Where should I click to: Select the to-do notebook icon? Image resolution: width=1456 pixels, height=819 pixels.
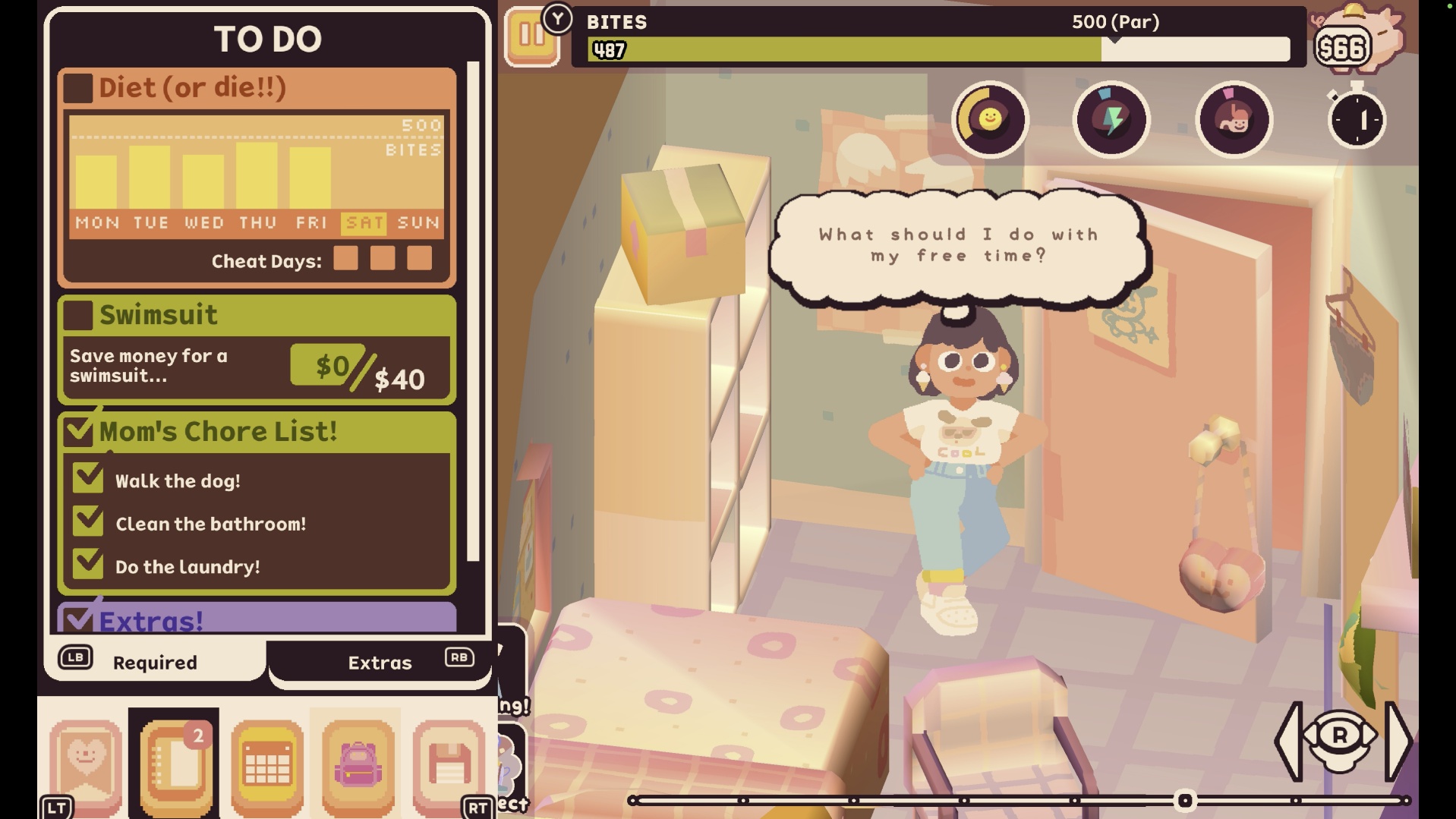point(175,763)
